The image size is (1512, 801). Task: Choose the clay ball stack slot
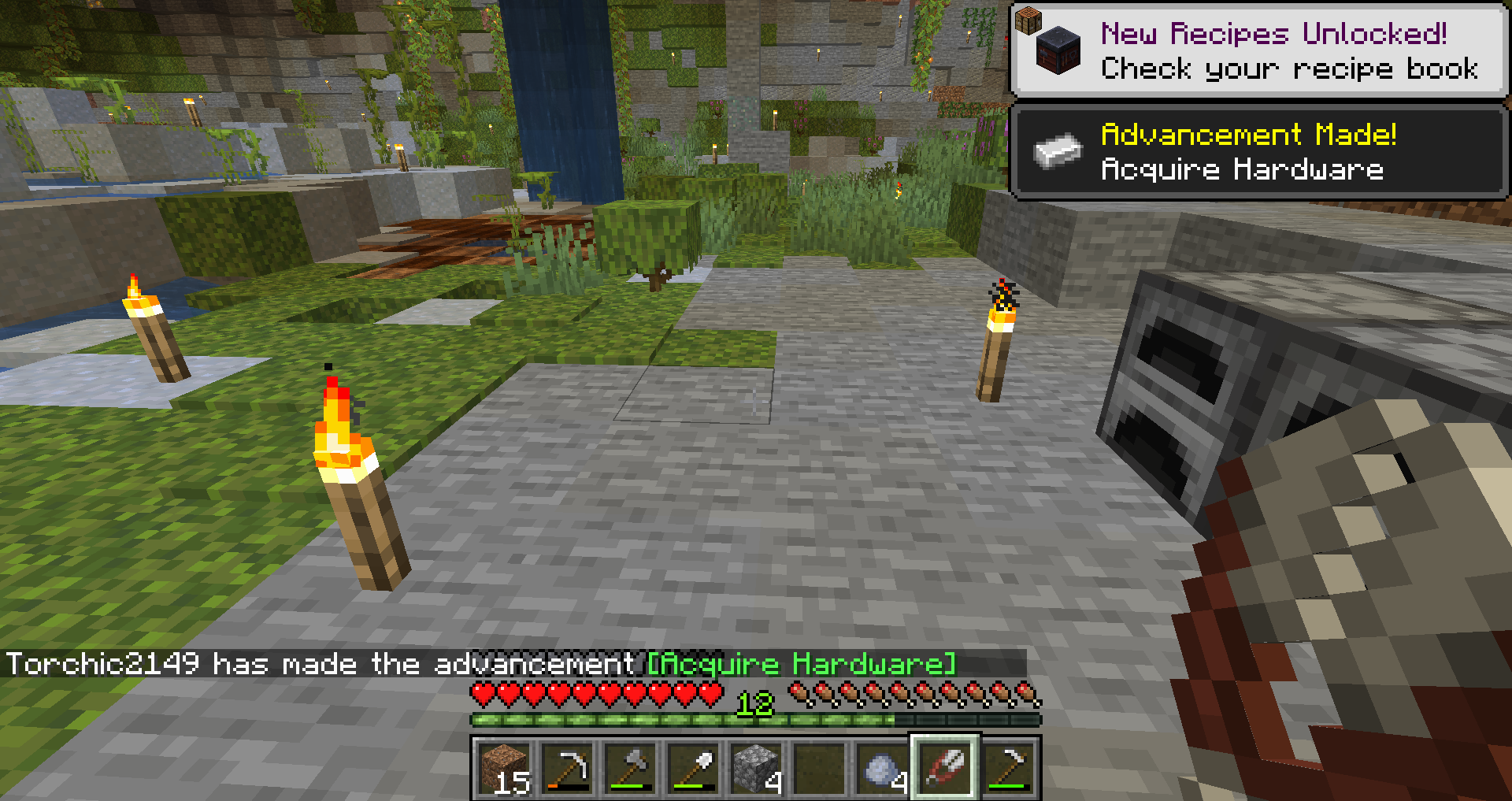pos(882,768)
